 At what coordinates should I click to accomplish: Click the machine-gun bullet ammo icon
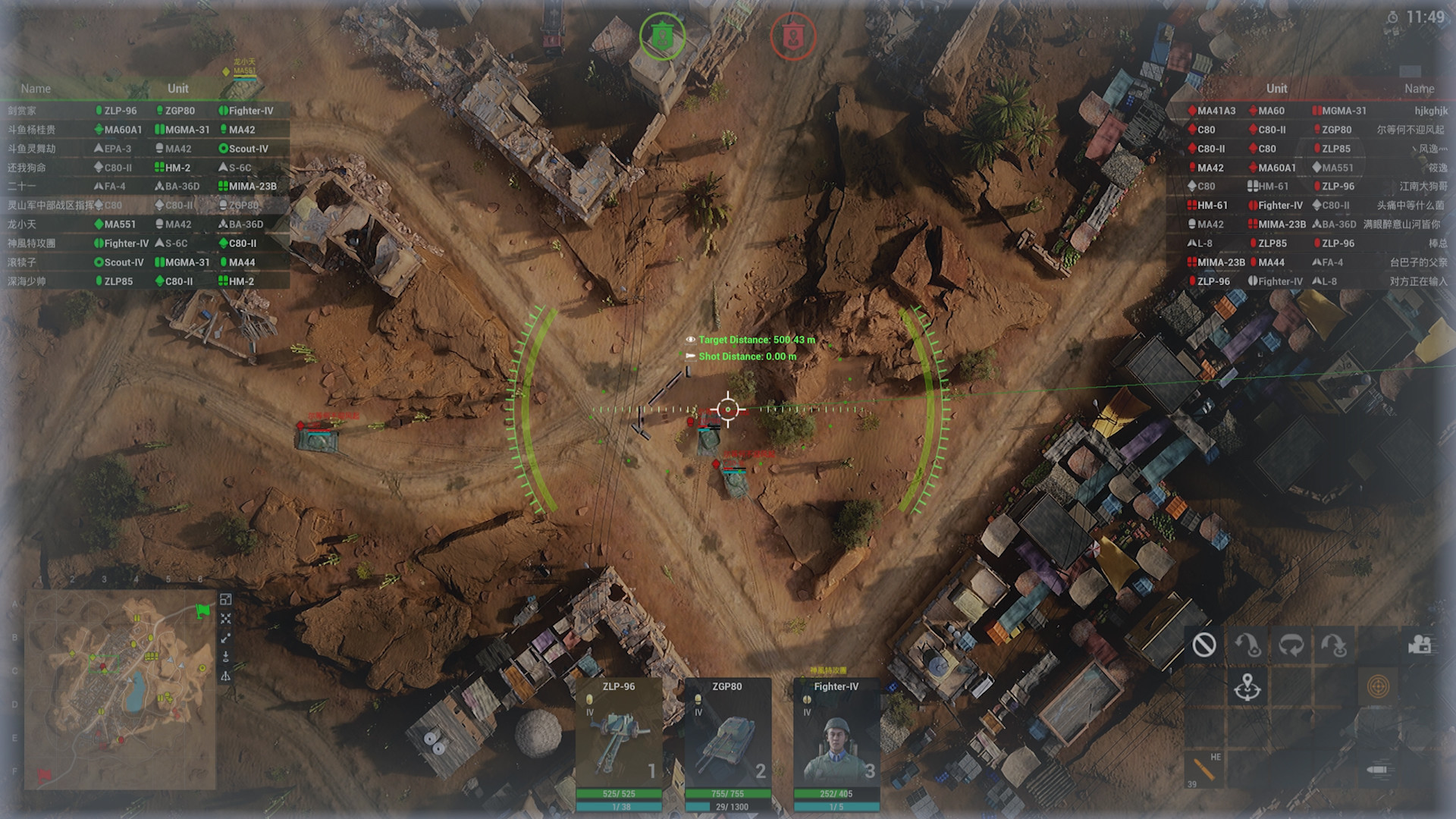[1377, 769]
